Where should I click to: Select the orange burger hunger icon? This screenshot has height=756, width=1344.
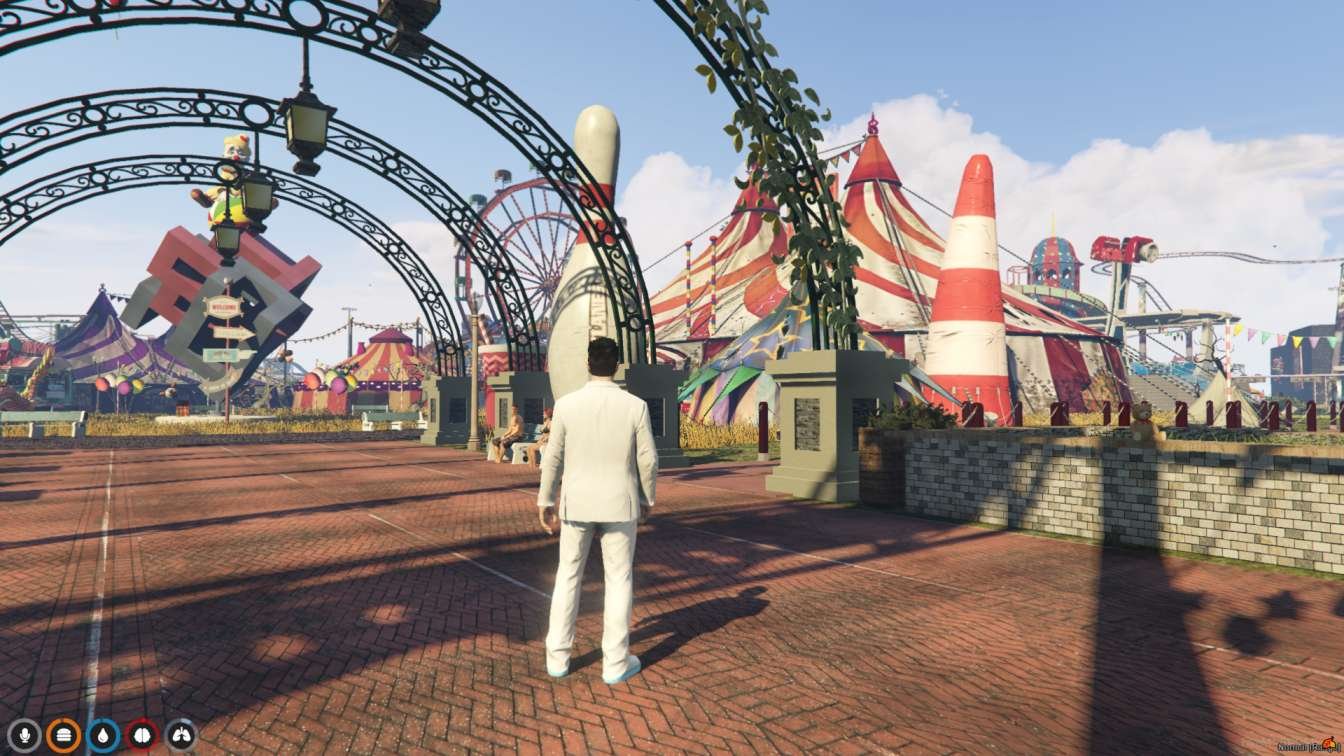click(x=63, y=735)
